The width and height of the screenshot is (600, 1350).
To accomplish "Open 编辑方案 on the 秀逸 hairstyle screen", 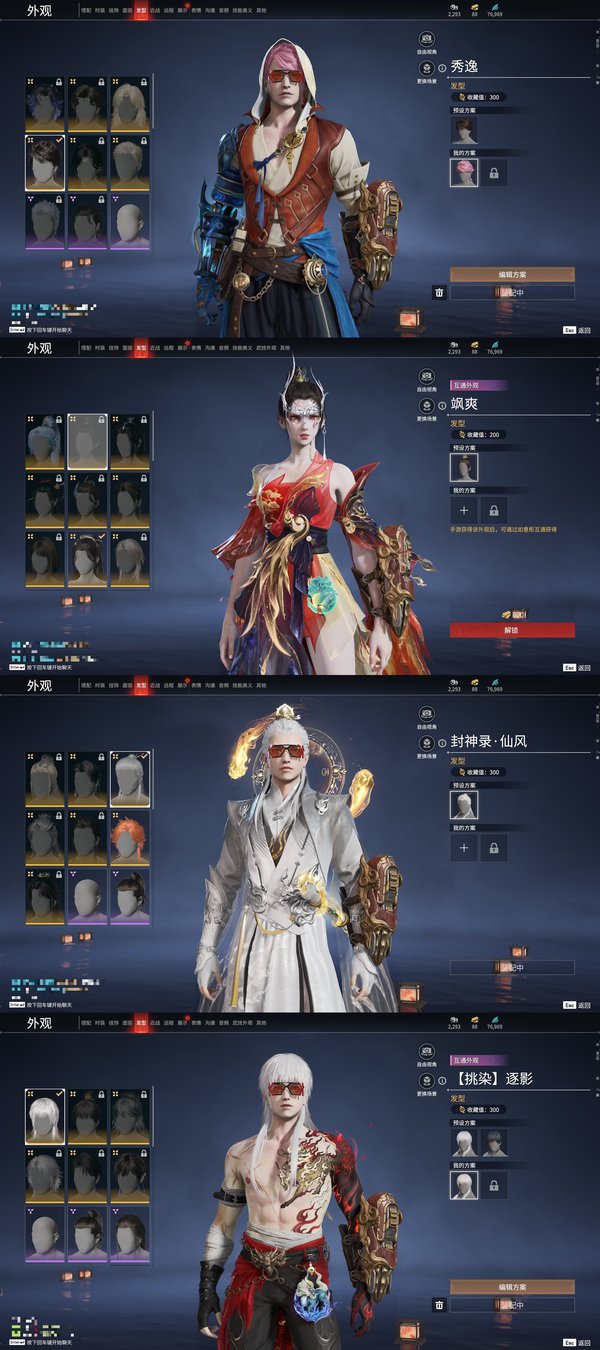I will pos(511,274).
